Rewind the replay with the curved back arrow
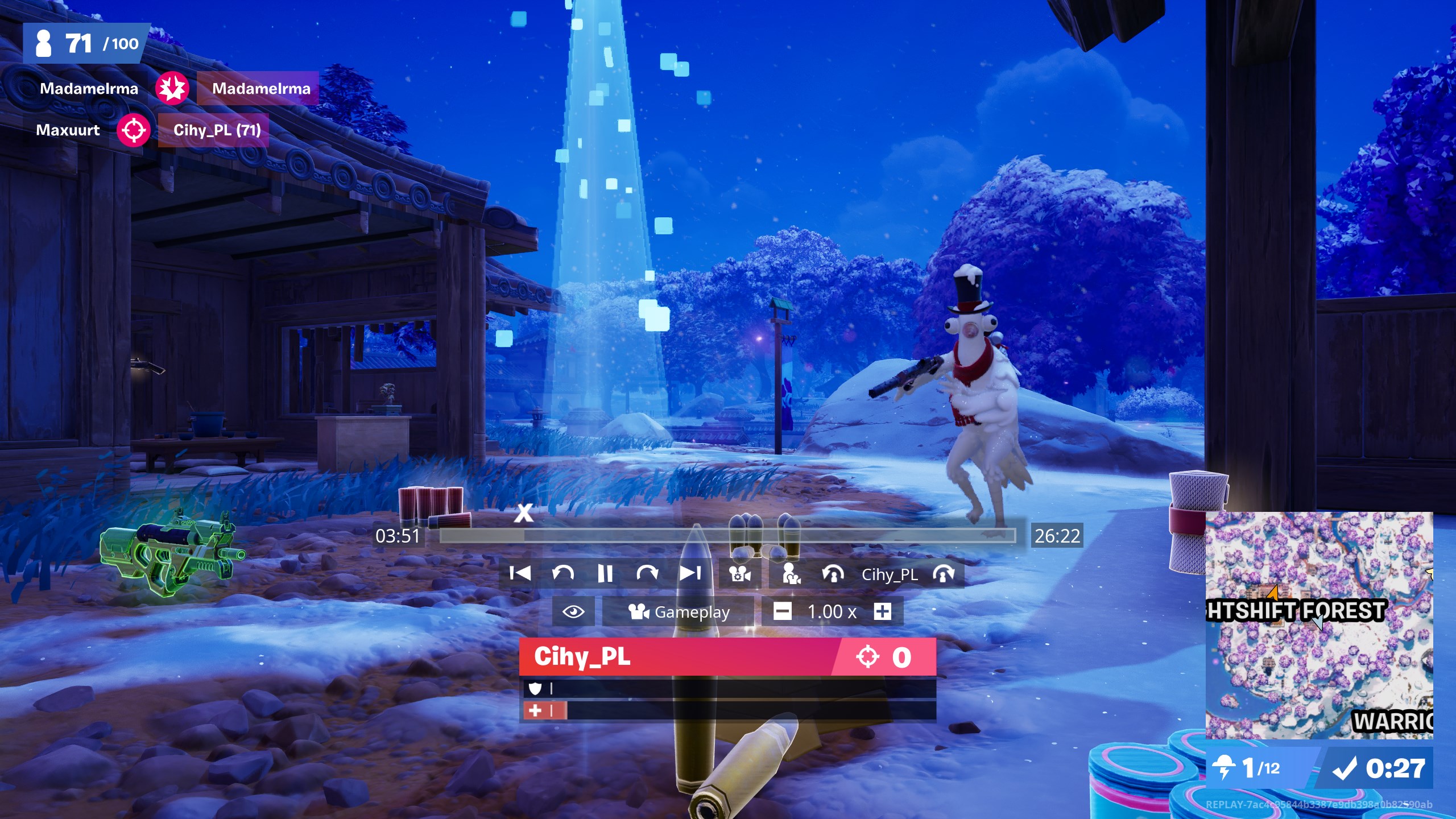This screenshot has height=819, width=1456. click(562, 573)
